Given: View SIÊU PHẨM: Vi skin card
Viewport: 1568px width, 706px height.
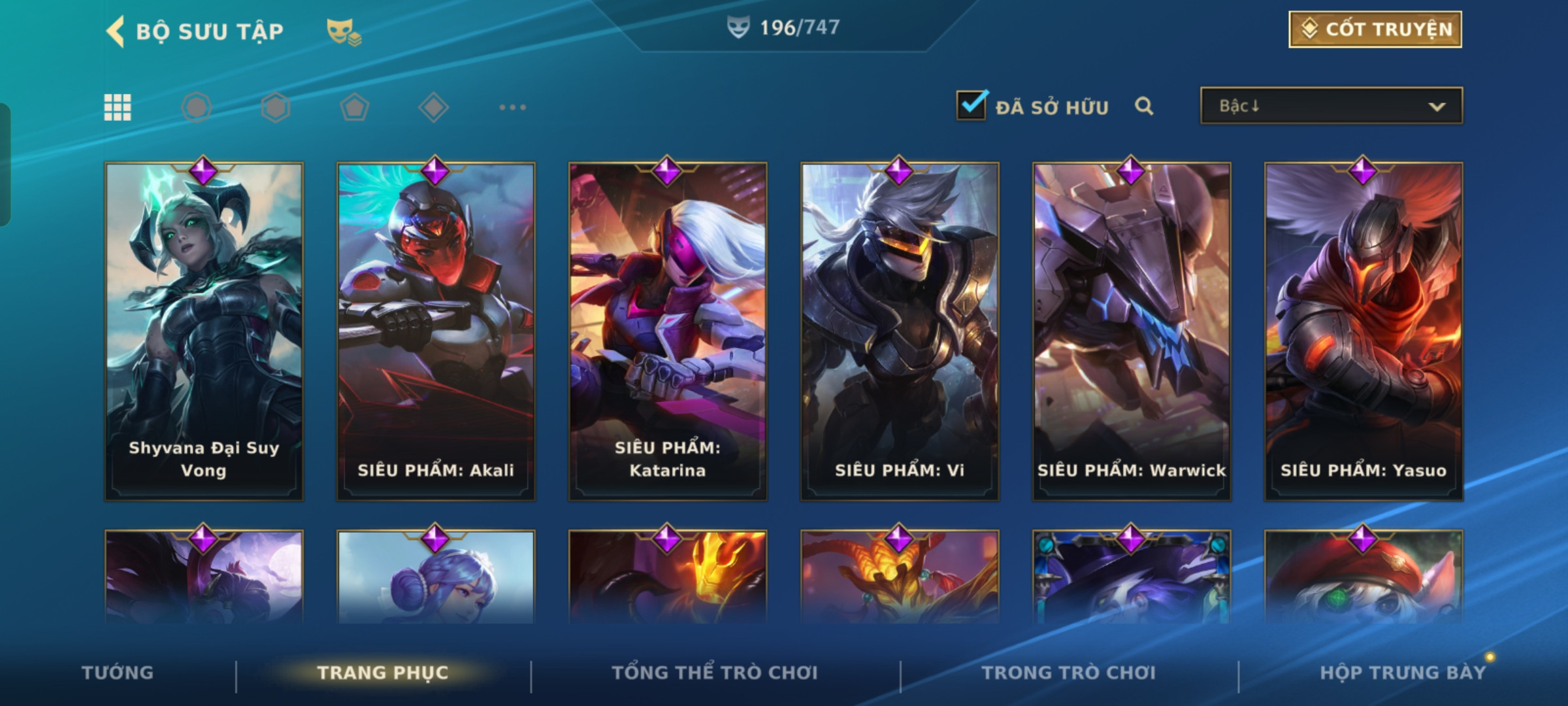Looking at the screenshot, I should tap(900, 331).
